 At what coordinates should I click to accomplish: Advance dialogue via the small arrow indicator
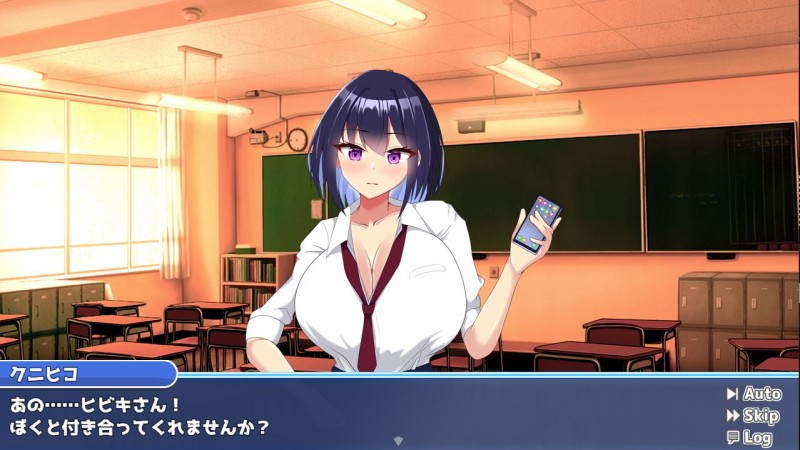pos(399,440)
